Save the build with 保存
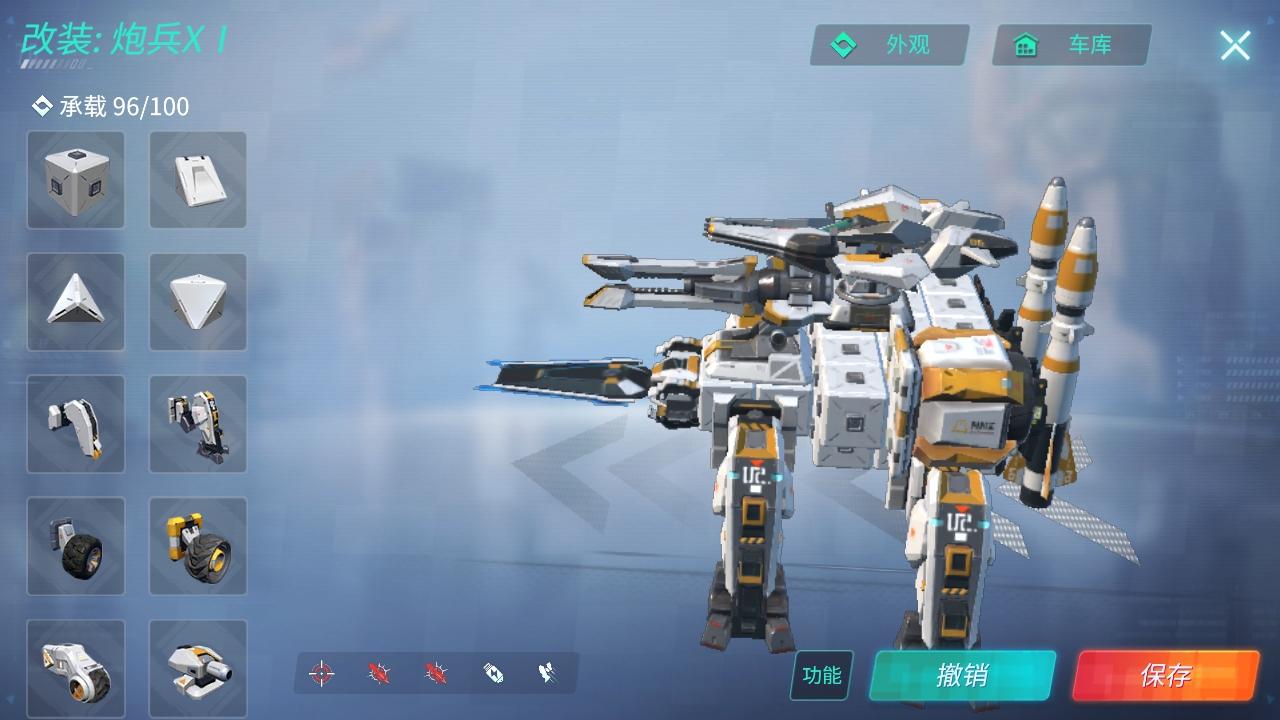The height and width of the screenshot is (720, 1280). pos(1165,675)
